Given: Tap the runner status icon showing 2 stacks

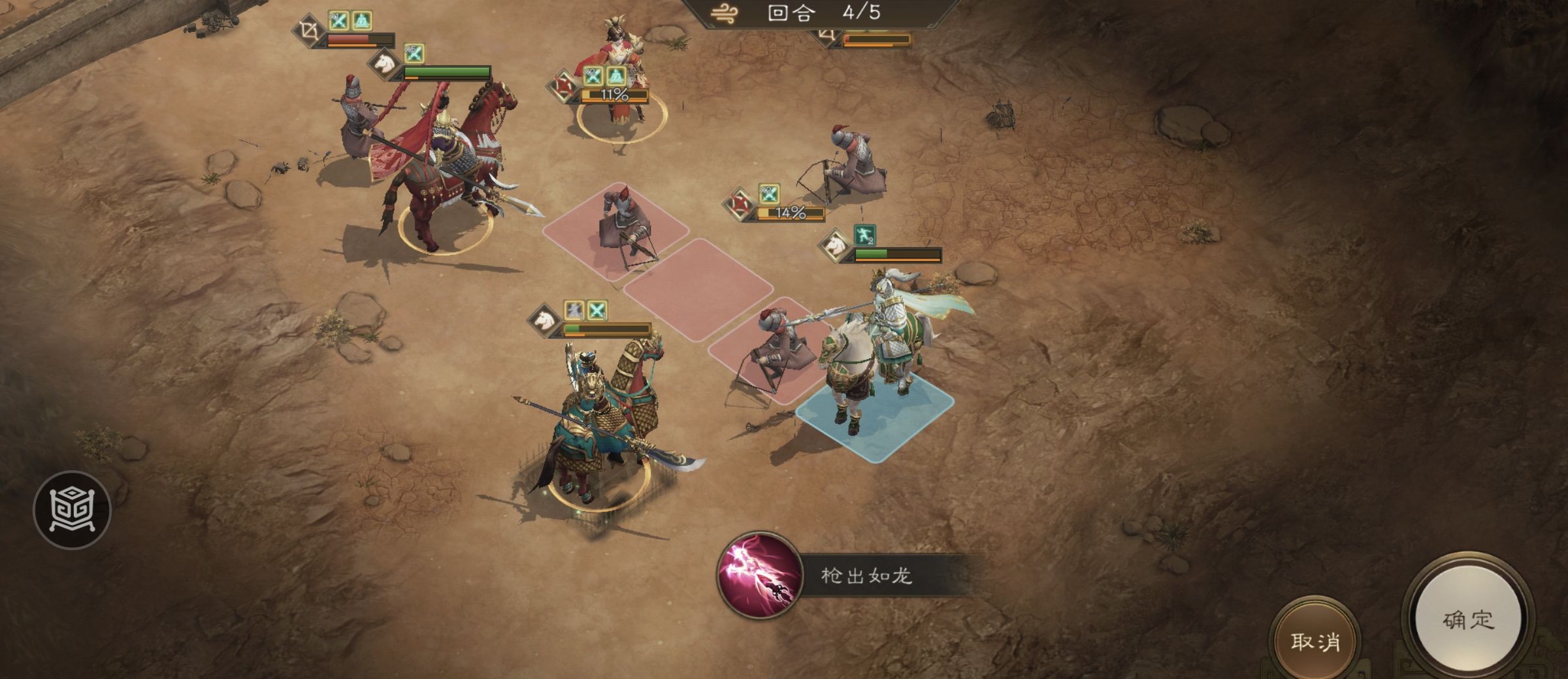Looking at the screenshot, I should 864,234.
